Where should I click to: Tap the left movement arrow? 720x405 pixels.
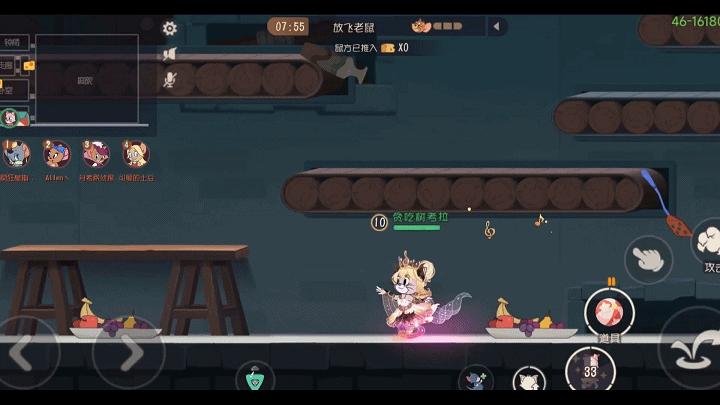(x=28, y=350)
